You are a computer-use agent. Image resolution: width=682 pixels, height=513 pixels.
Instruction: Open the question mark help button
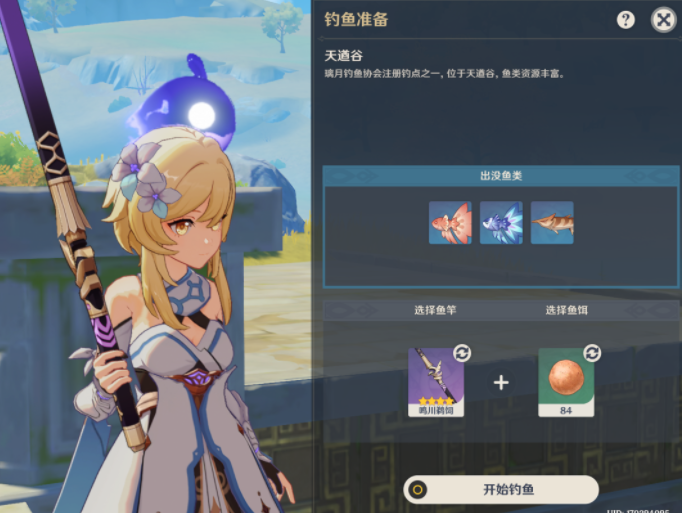tap(626, 20)
